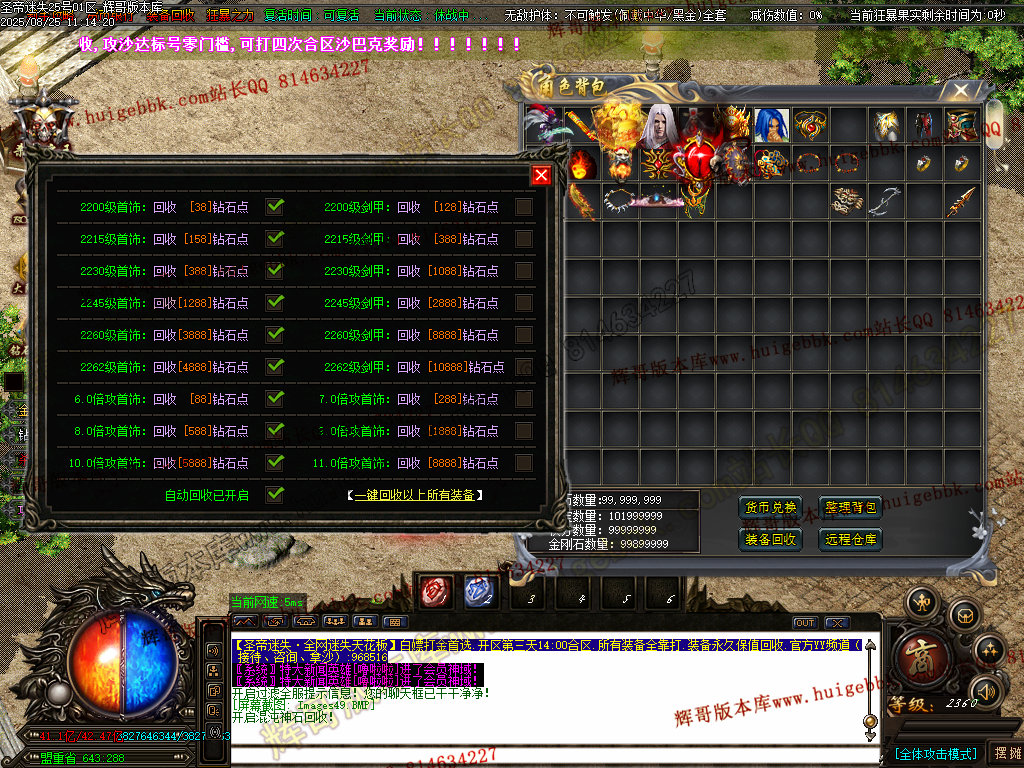The image size is (1024, 768).
Task: Check the 11.0倍攻首饰 recycle box
Action: point(524,463)
